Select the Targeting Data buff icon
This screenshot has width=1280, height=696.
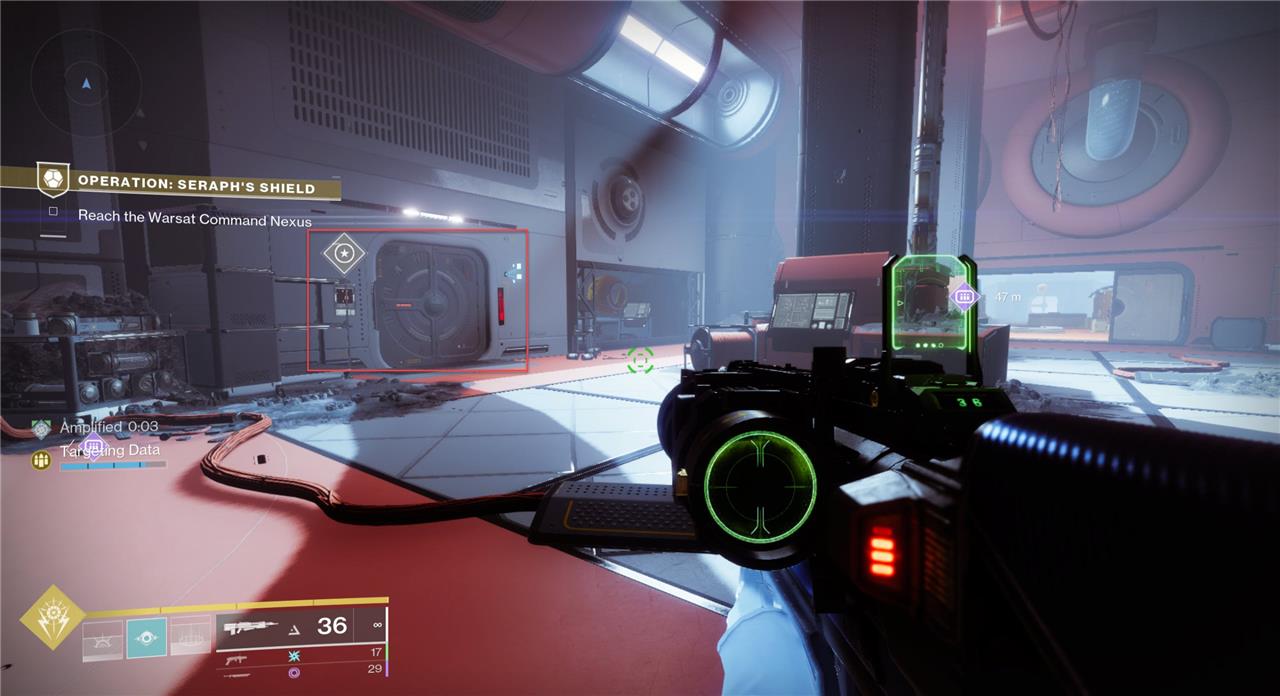(41, 459)
